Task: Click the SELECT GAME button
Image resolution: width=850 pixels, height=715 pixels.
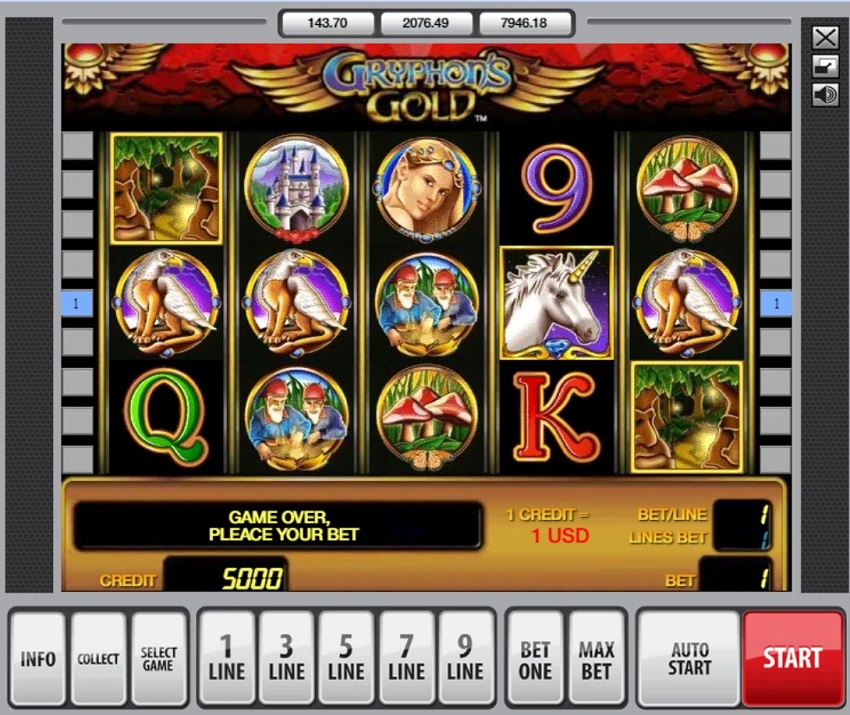Action: point(159,659)
